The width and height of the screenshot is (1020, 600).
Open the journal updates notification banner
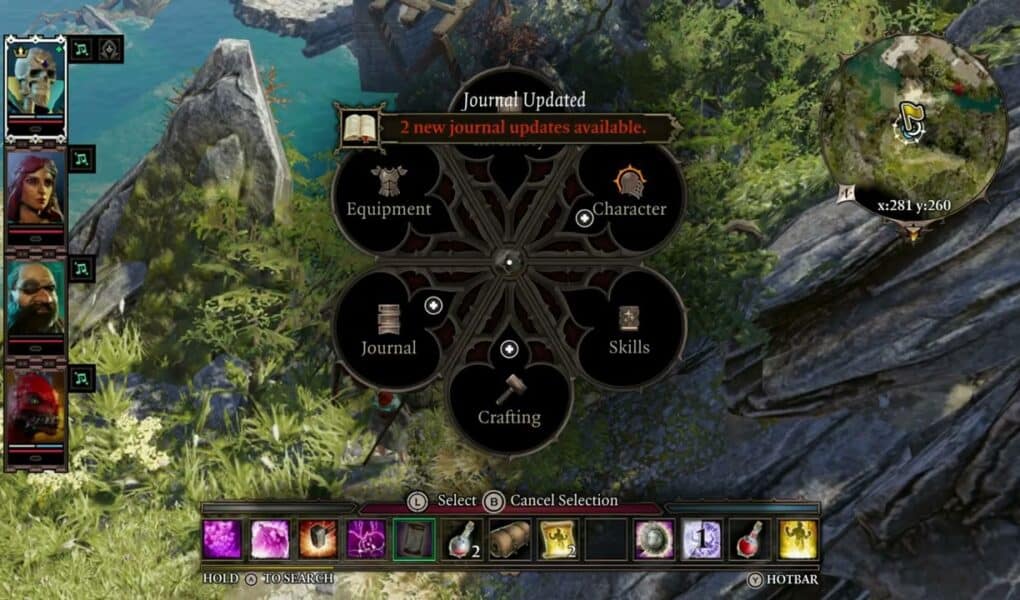point(510,127)
